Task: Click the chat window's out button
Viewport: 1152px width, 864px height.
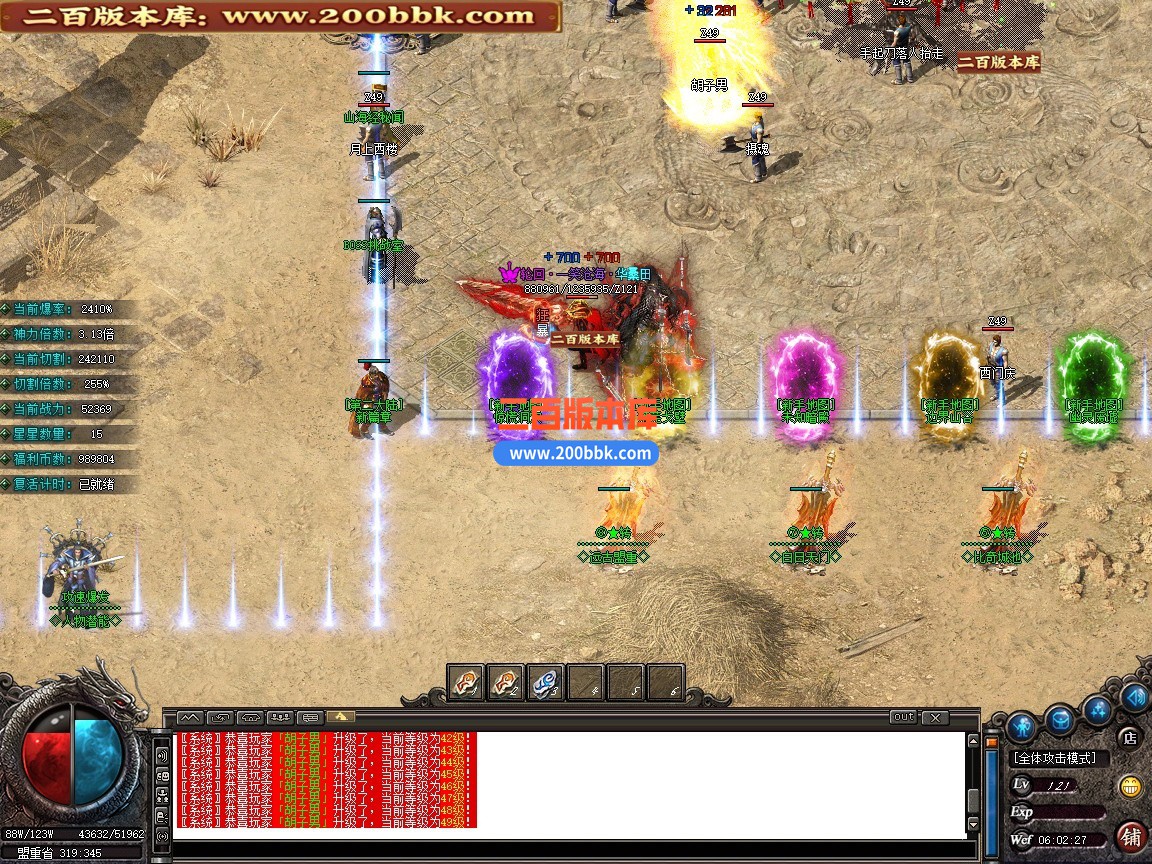Action: pyautogui.click(x=903, y=717)
